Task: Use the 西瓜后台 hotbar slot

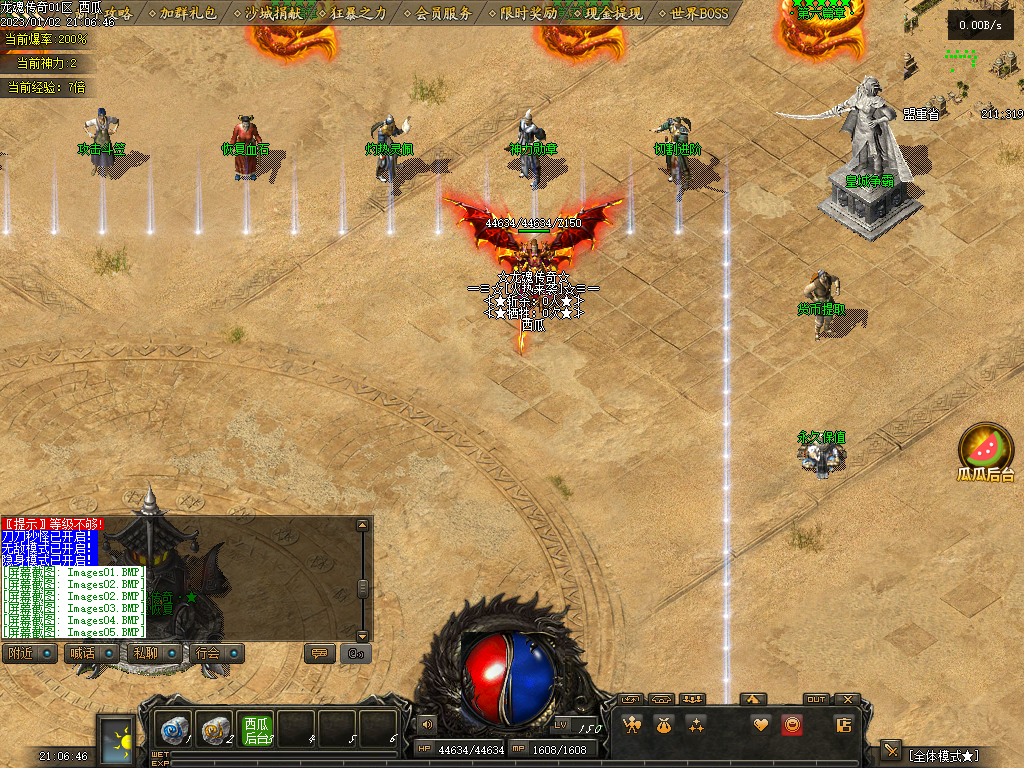Action: pyautogui.click(x=256, y=730)
